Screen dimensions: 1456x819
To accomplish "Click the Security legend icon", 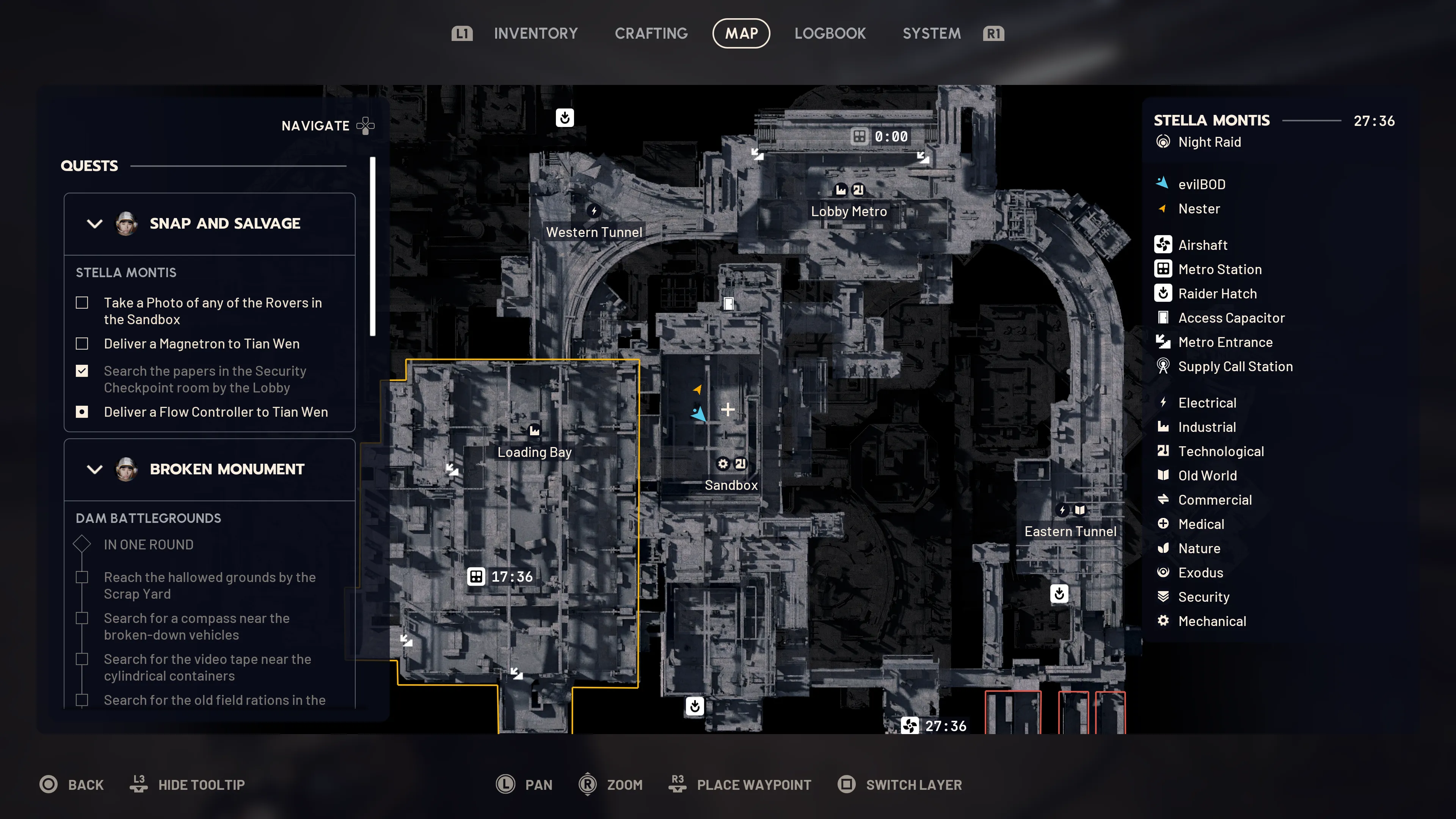I will 1163,596.
